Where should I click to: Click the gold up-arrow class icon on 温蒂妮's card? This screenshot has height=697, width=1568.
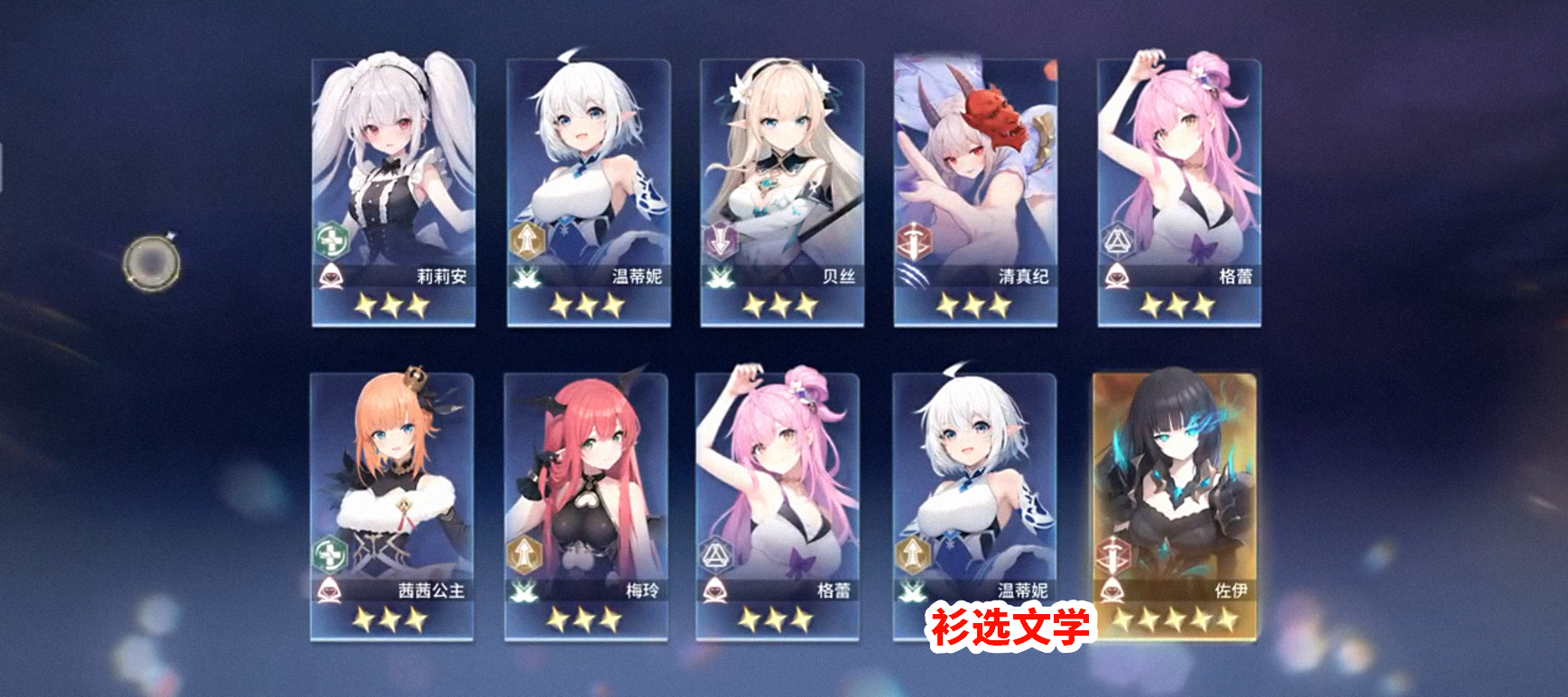pos(526,239)
